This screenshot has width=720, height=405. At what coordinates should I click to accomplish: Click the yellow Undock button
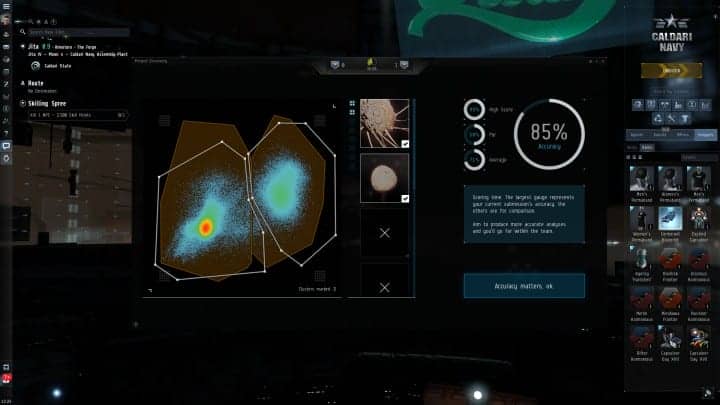(671, 70)
